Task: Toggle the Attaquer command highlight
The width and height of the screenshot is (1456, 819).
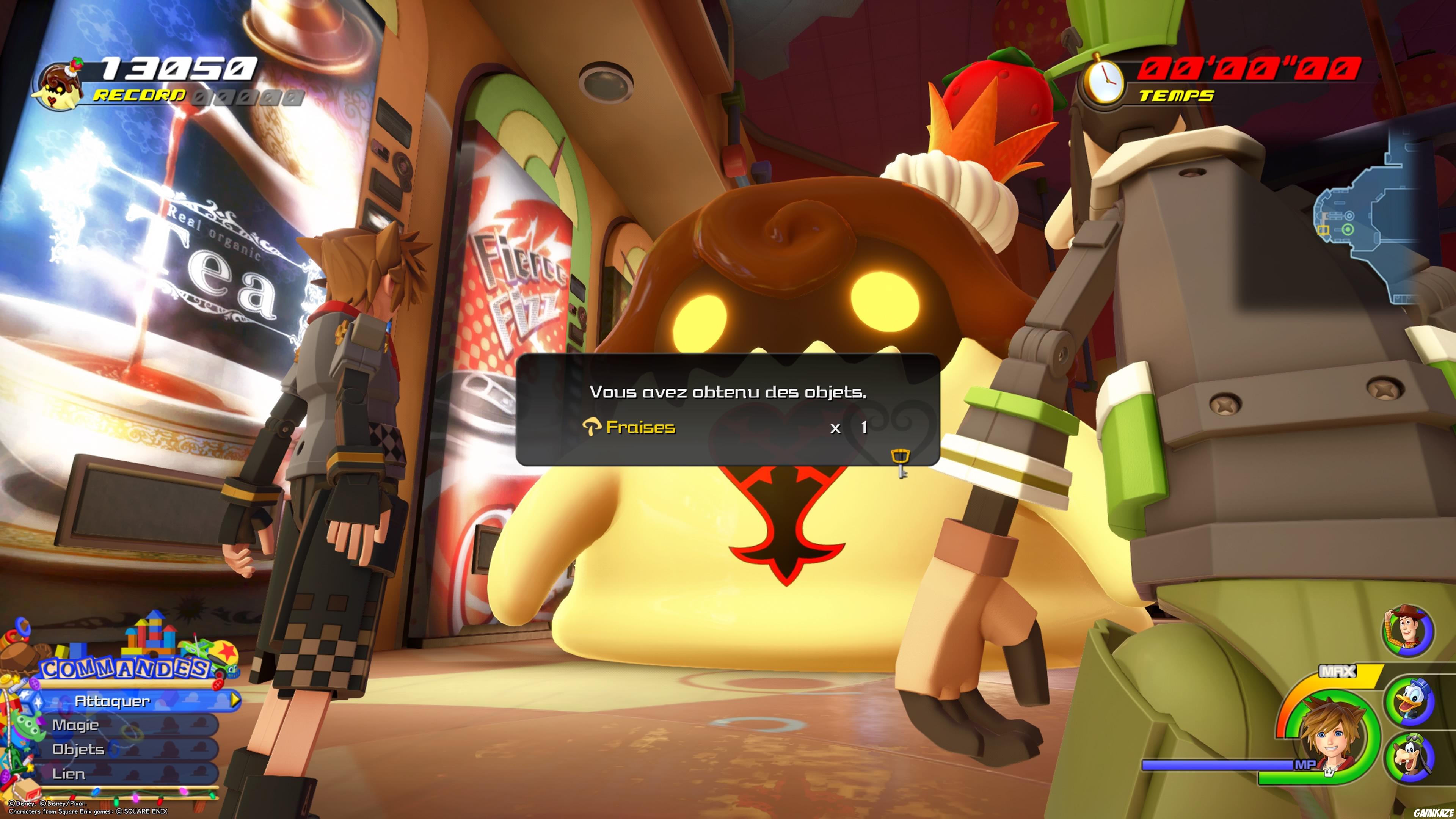Action: coord(113,701)
